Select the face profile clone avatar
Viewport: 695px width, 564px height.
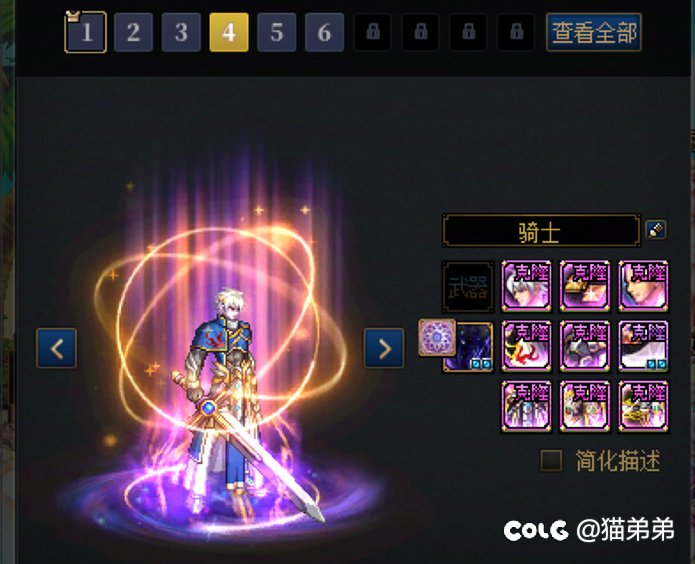tap(643, 287)
